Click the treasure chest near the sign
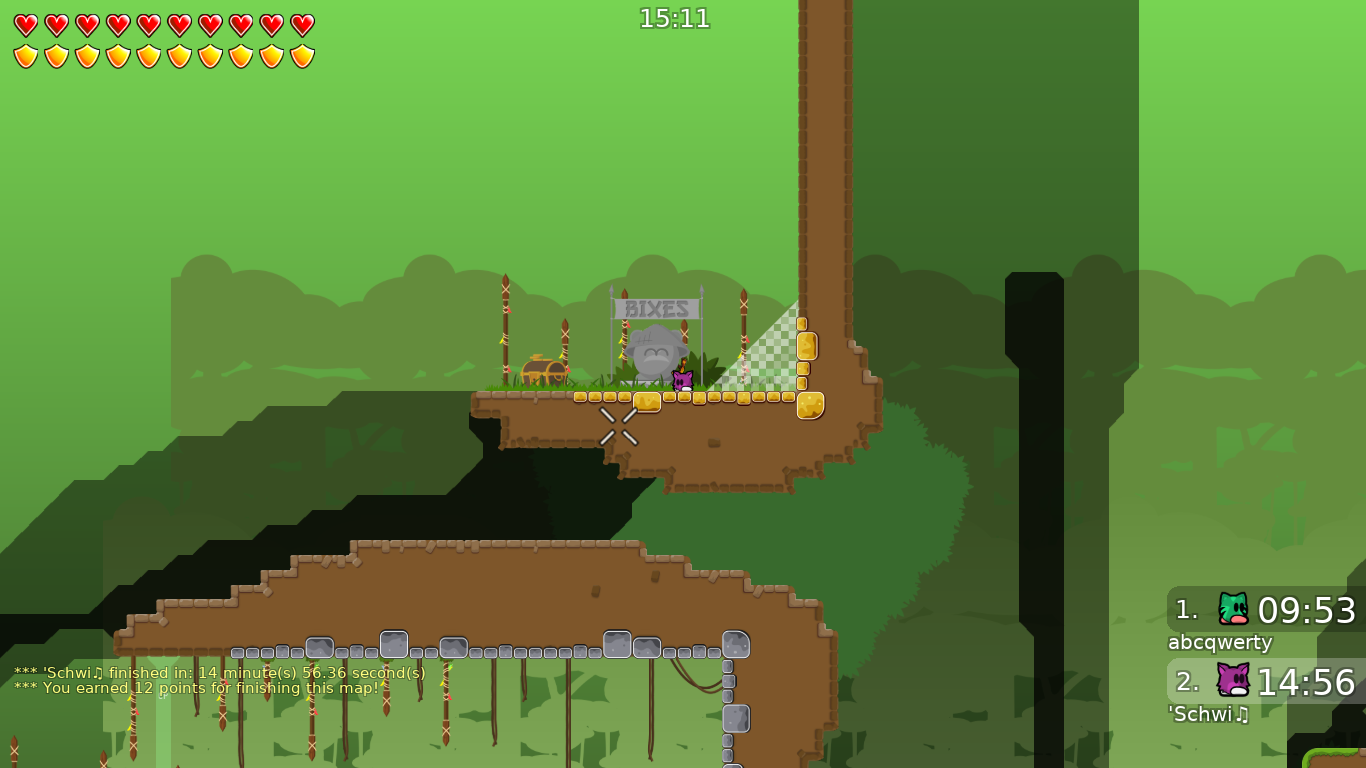 point(542,372)
